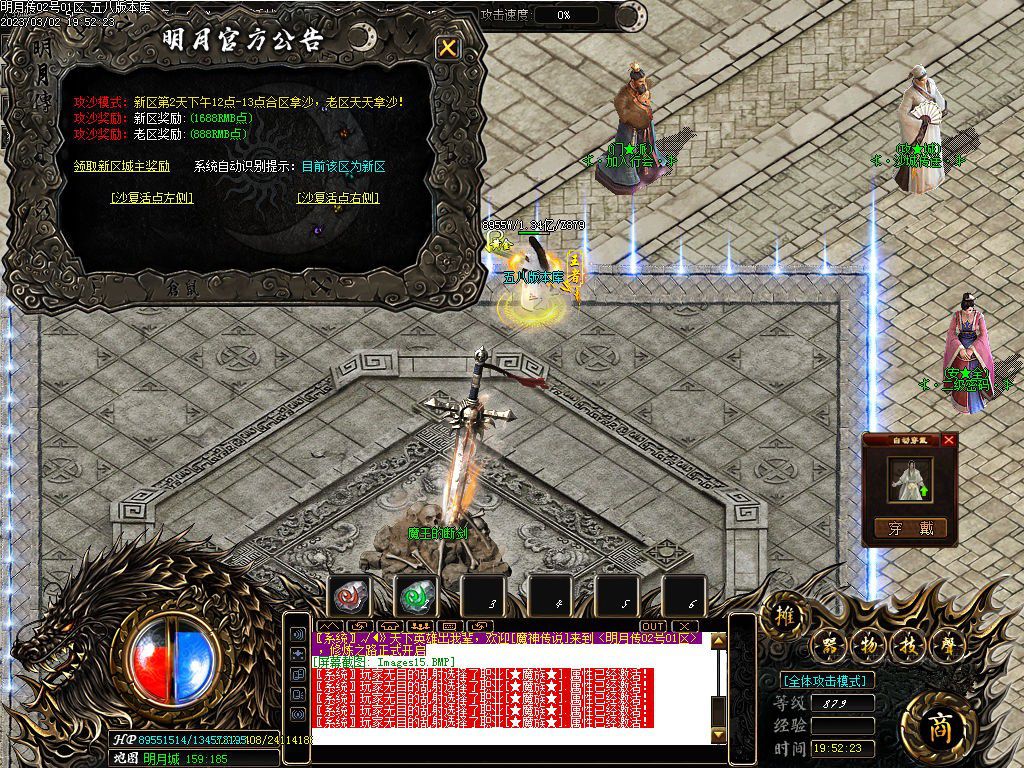Click the 穿戴 equip button
The width and height of the screenshot is (1024, 768).
[x=909, y=529]
